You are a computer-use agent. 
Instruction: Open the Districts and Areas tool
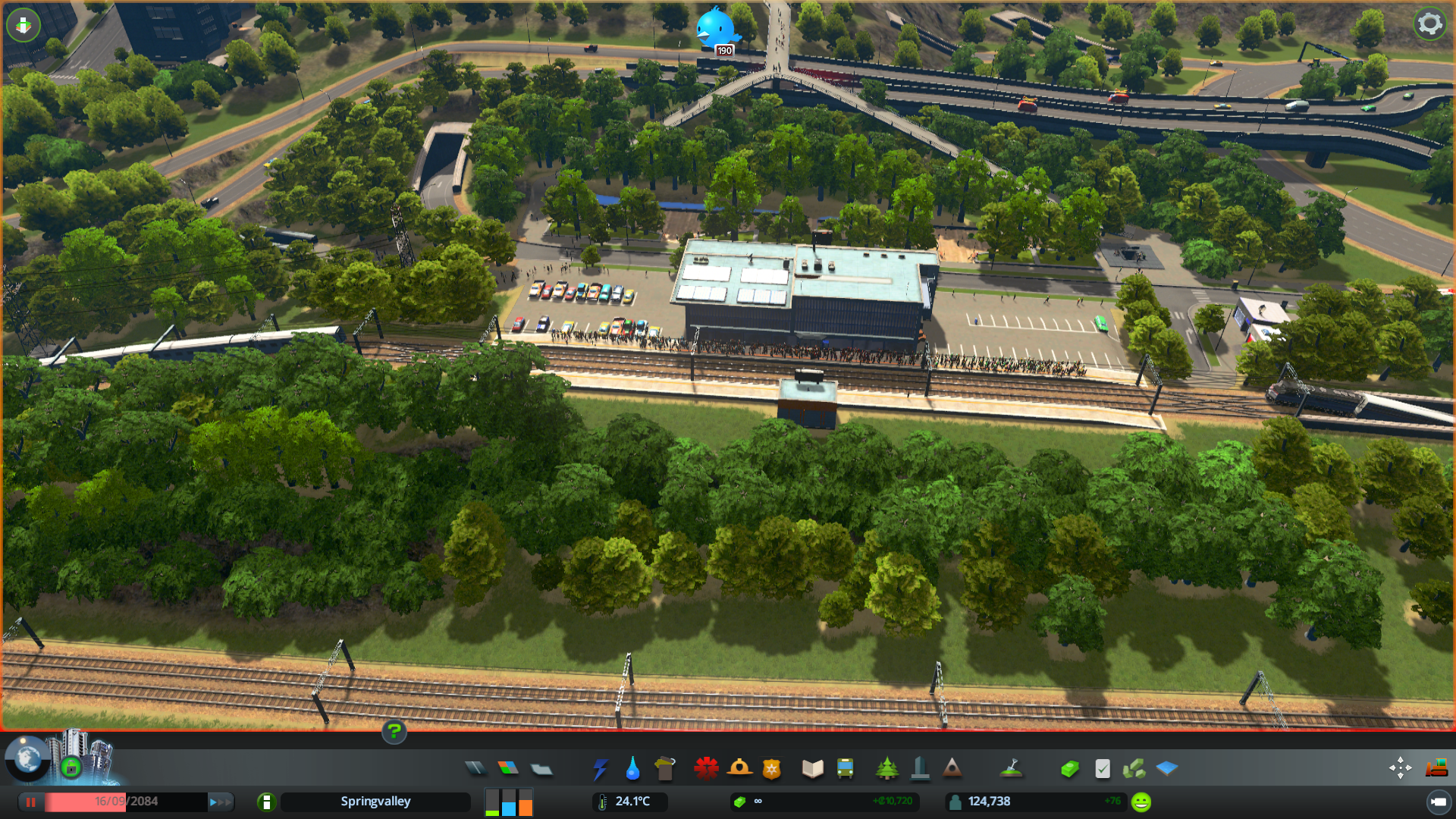pos(541,768)
